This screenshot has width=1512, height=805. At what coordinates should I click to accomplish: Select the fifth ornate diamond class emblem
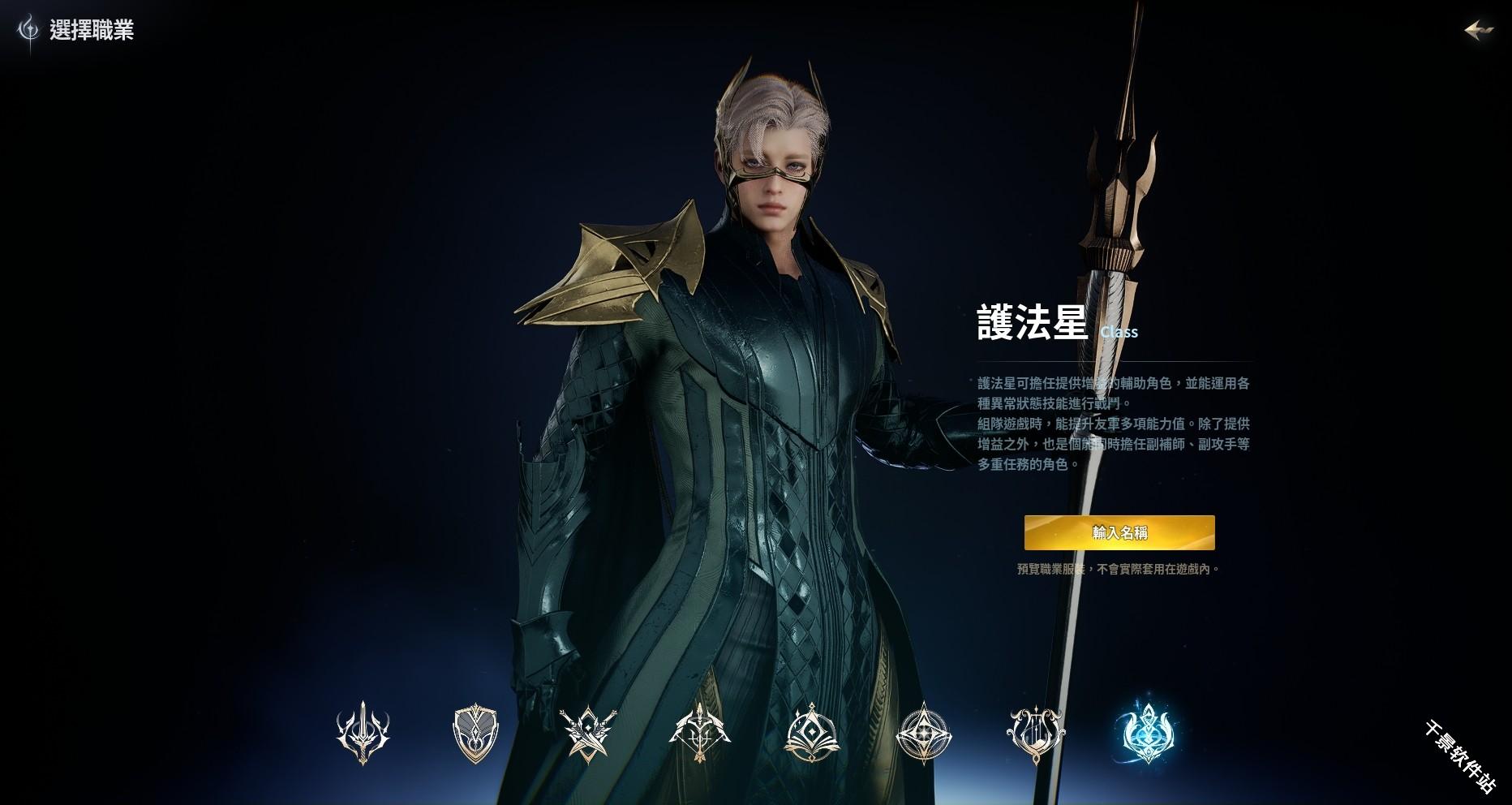(x=814, y=735)
